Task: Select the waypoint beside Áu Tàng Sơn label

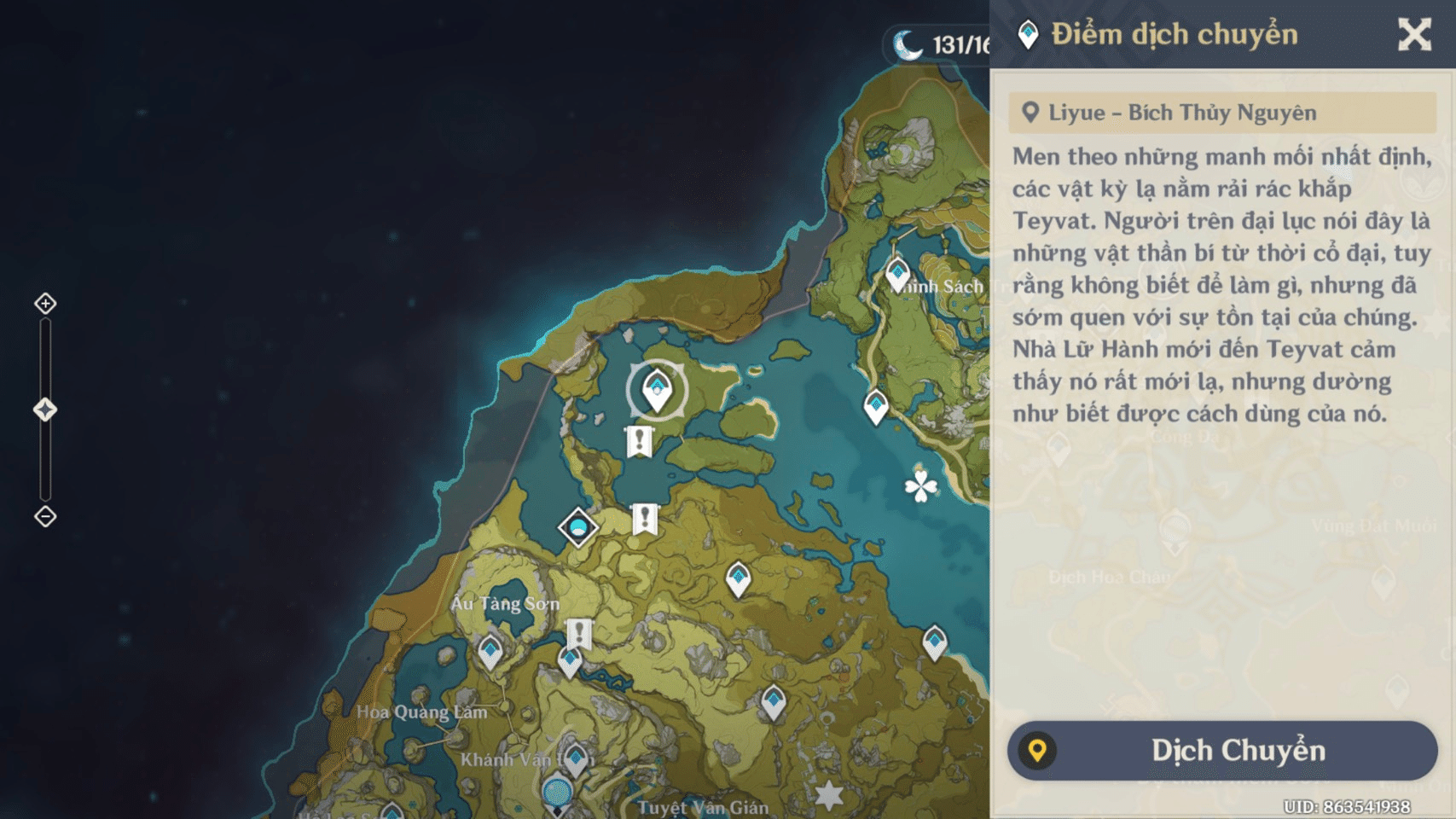Action: pos(490,651)
